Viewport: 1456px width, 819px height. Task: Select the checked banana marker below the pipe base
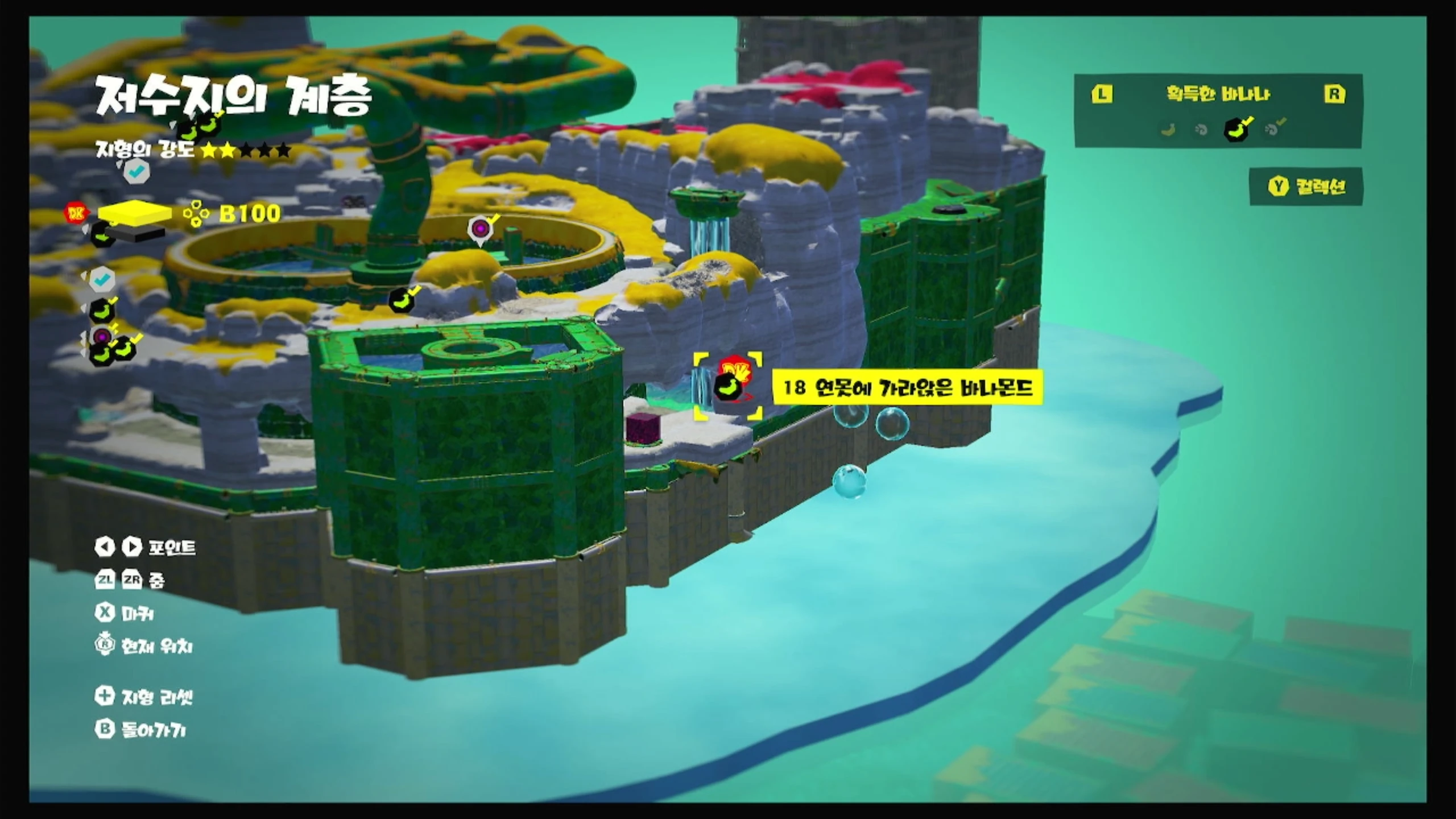(403, 298)
